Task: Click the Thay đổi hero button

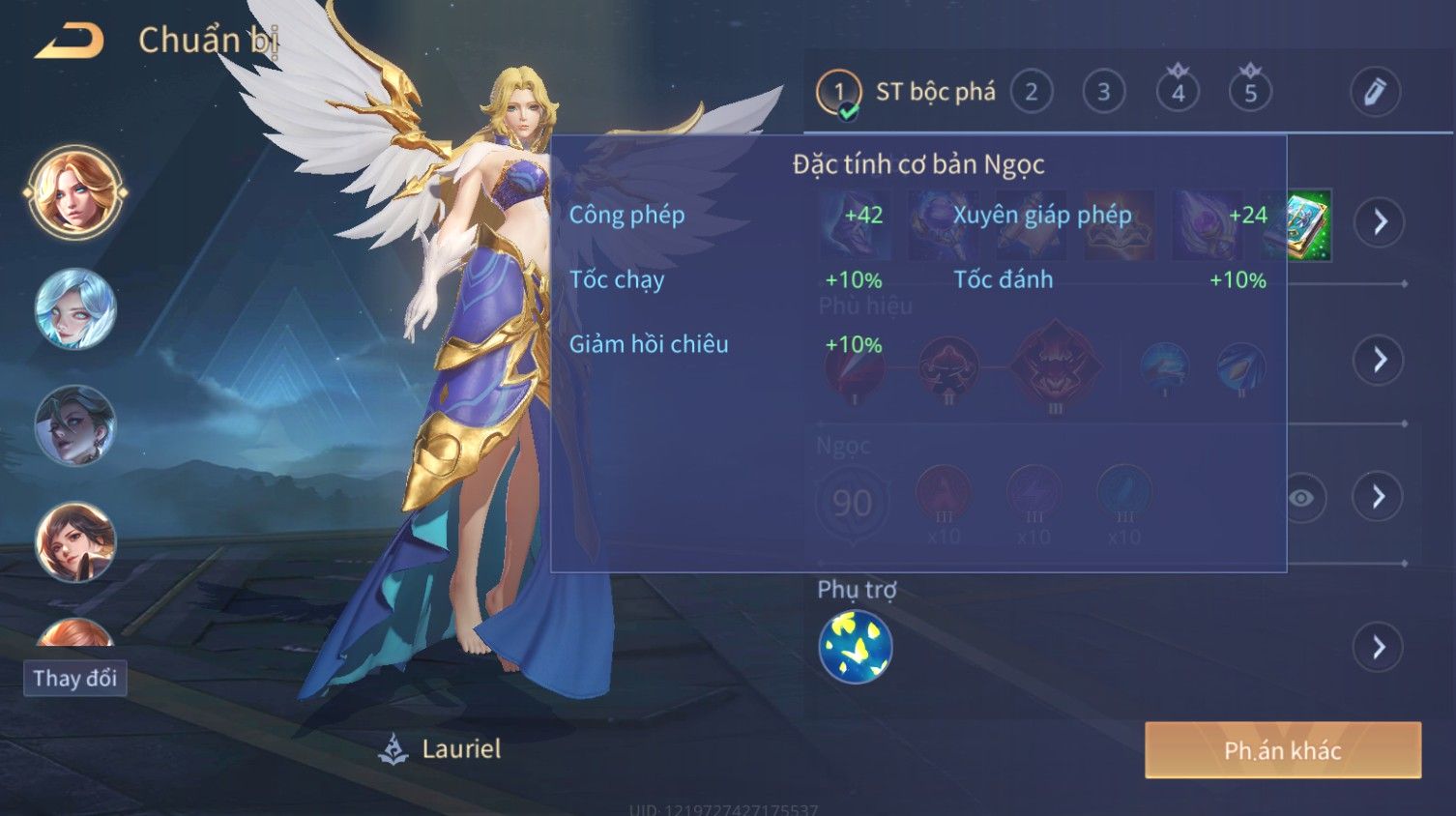Action: pos(74,678)
